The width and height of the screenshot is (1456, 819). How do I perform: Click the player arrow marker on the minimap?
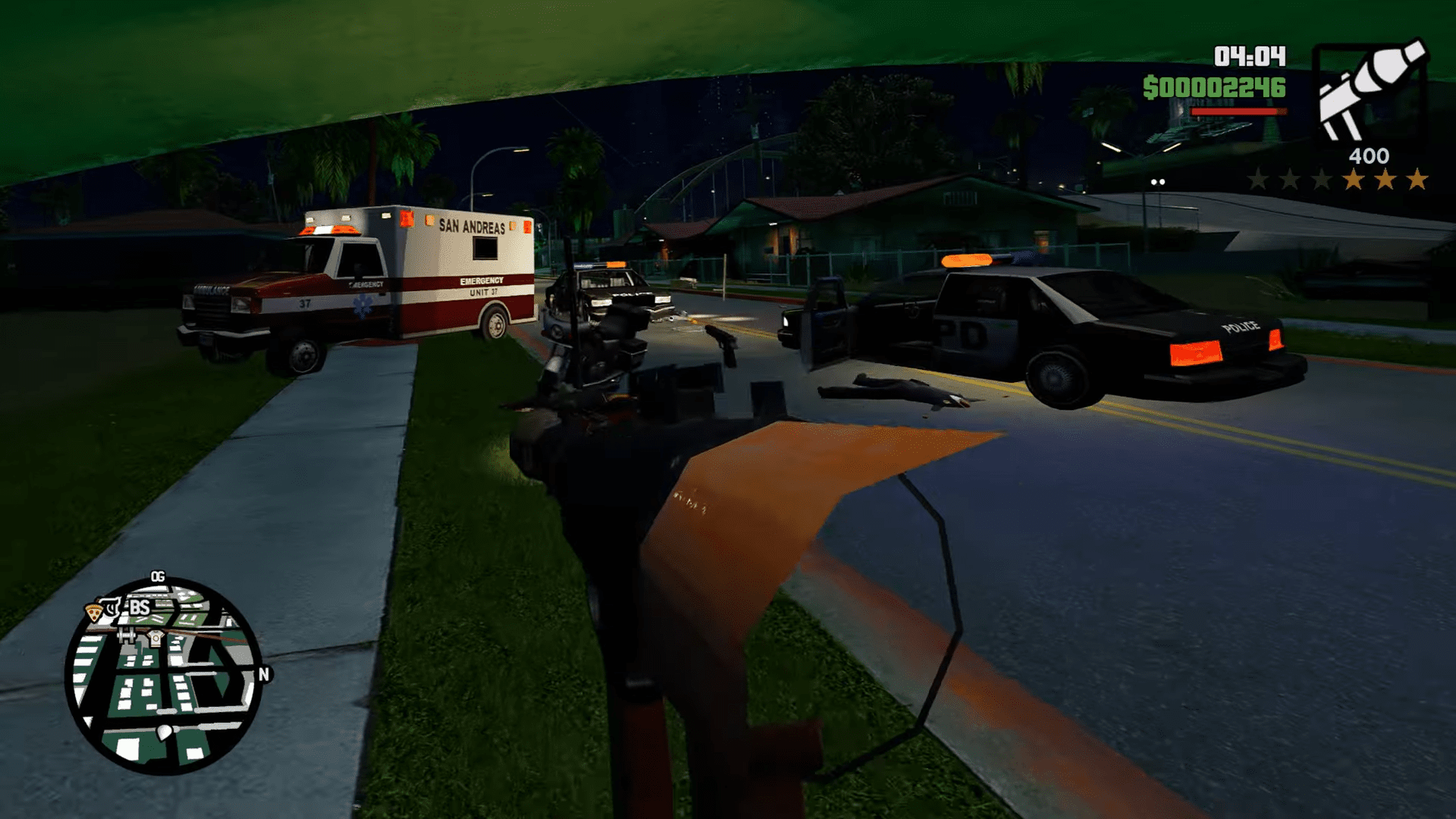164,733
